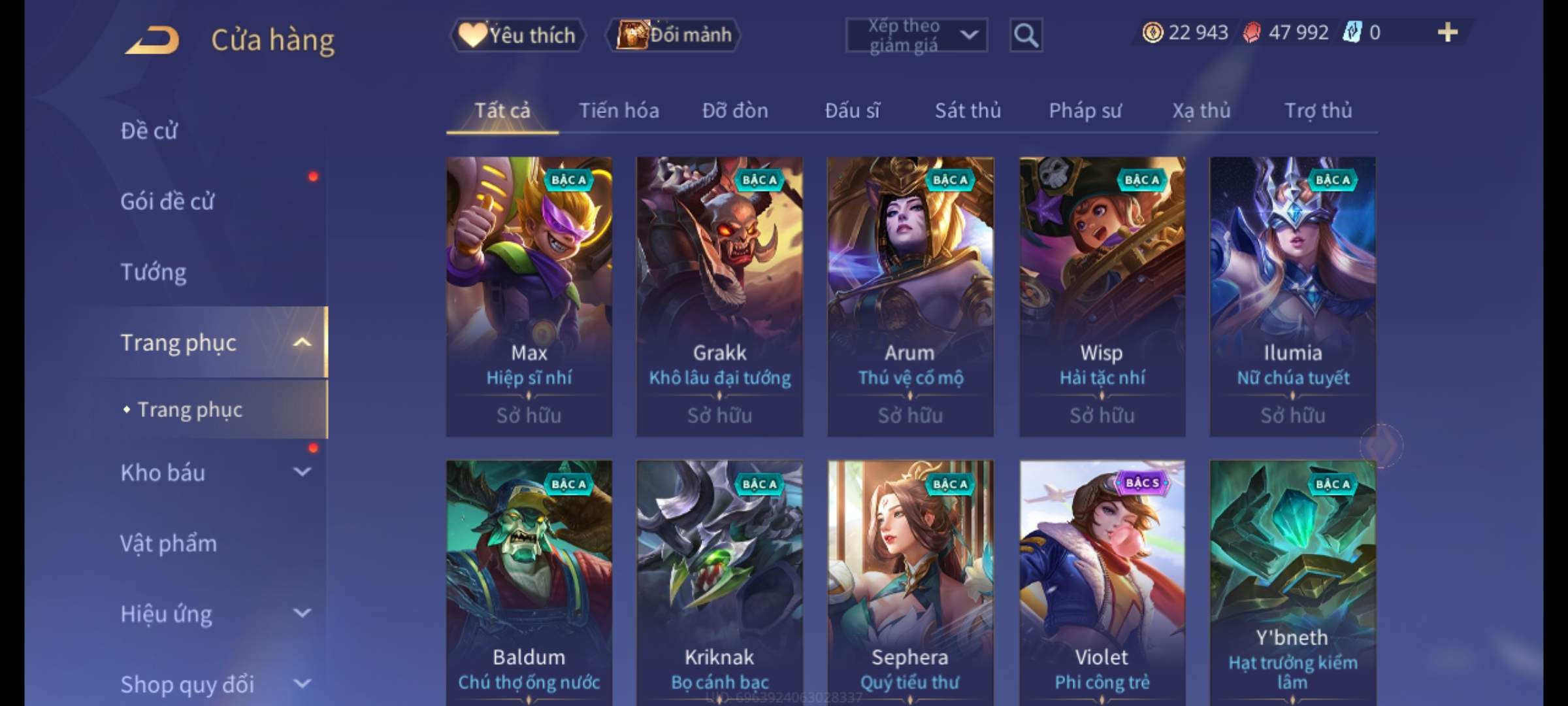Choose the Violet Phi công trẻ skin card

click(1102, 582)
